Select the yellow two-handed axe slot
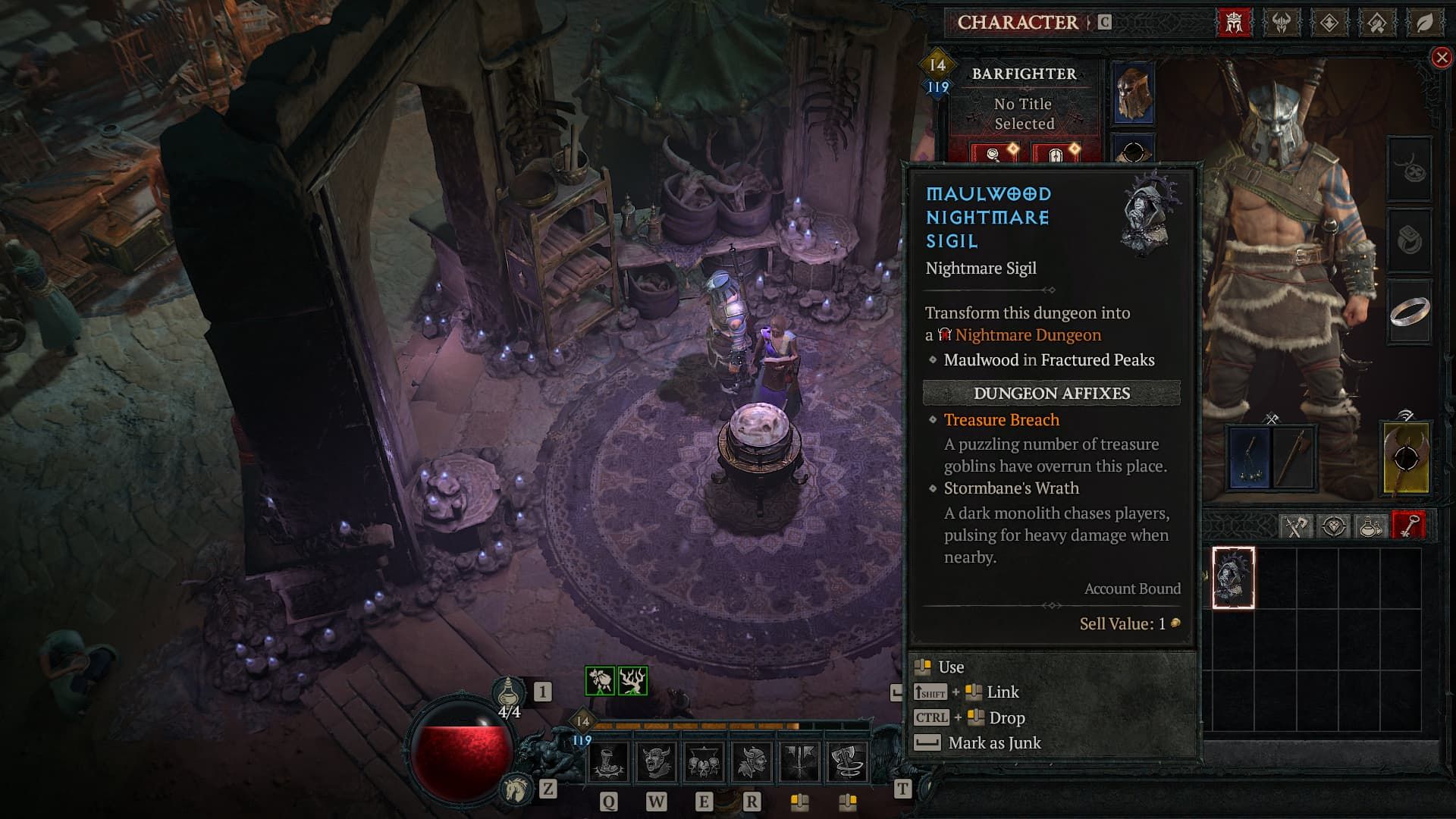This screenshot has width=1456, height=819. (x=1406, y=459)
